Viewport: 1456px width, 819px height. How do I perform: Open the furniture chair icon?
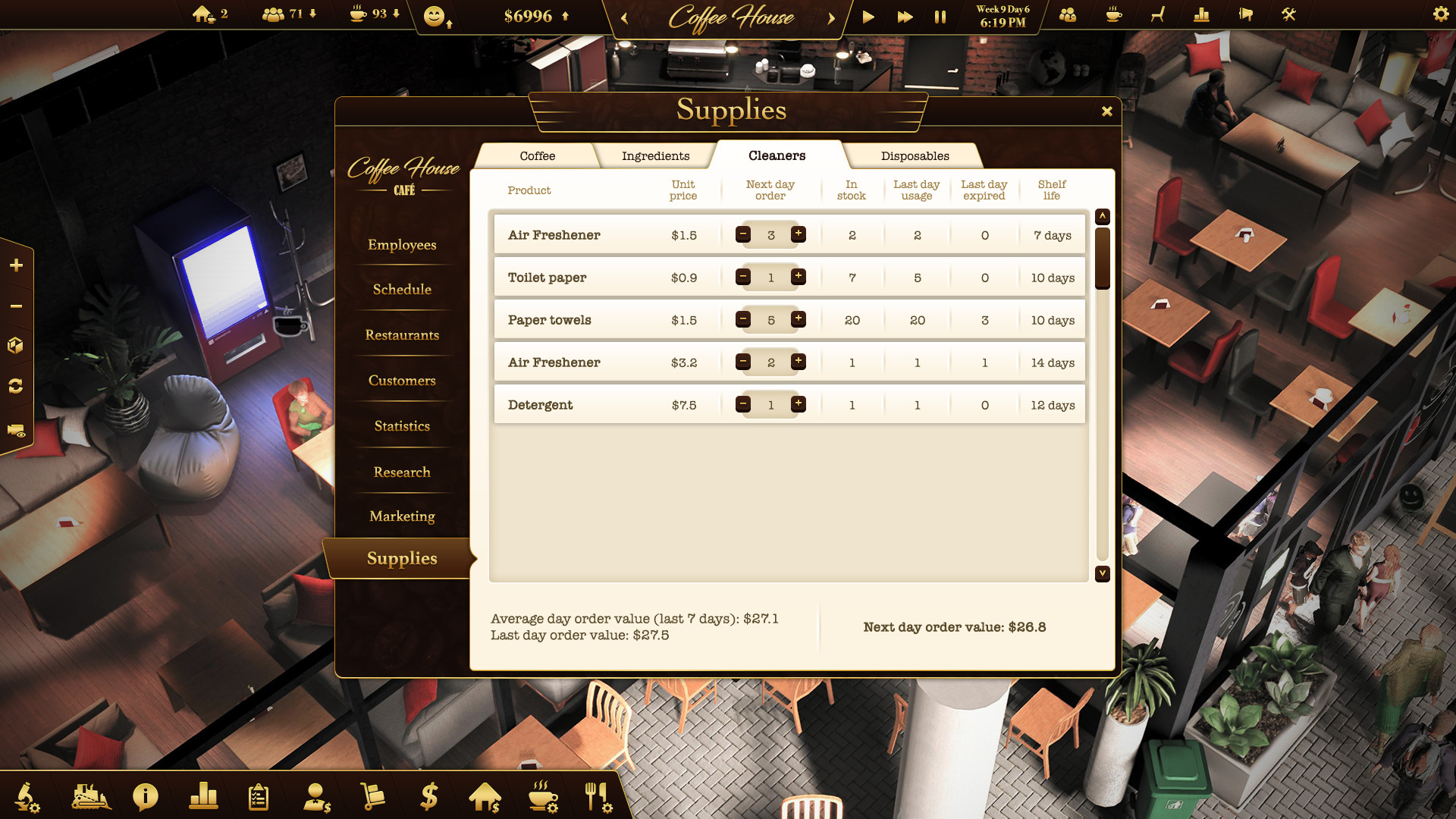1156,14
